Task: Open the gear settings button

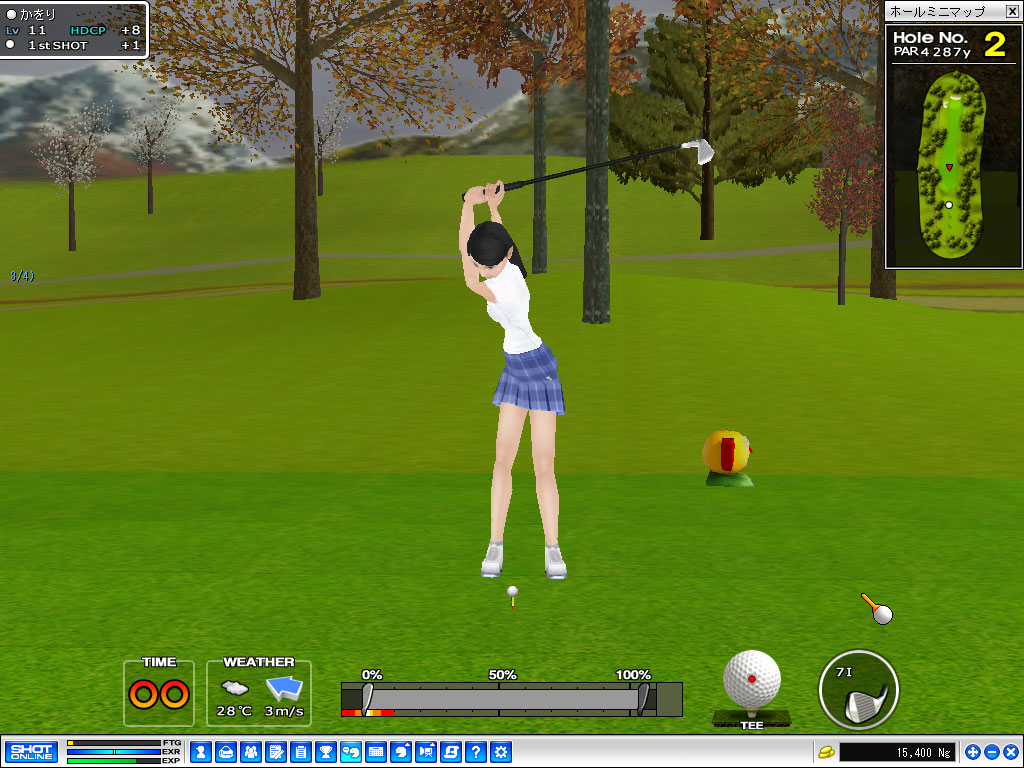Action: [x=501, y=751]
